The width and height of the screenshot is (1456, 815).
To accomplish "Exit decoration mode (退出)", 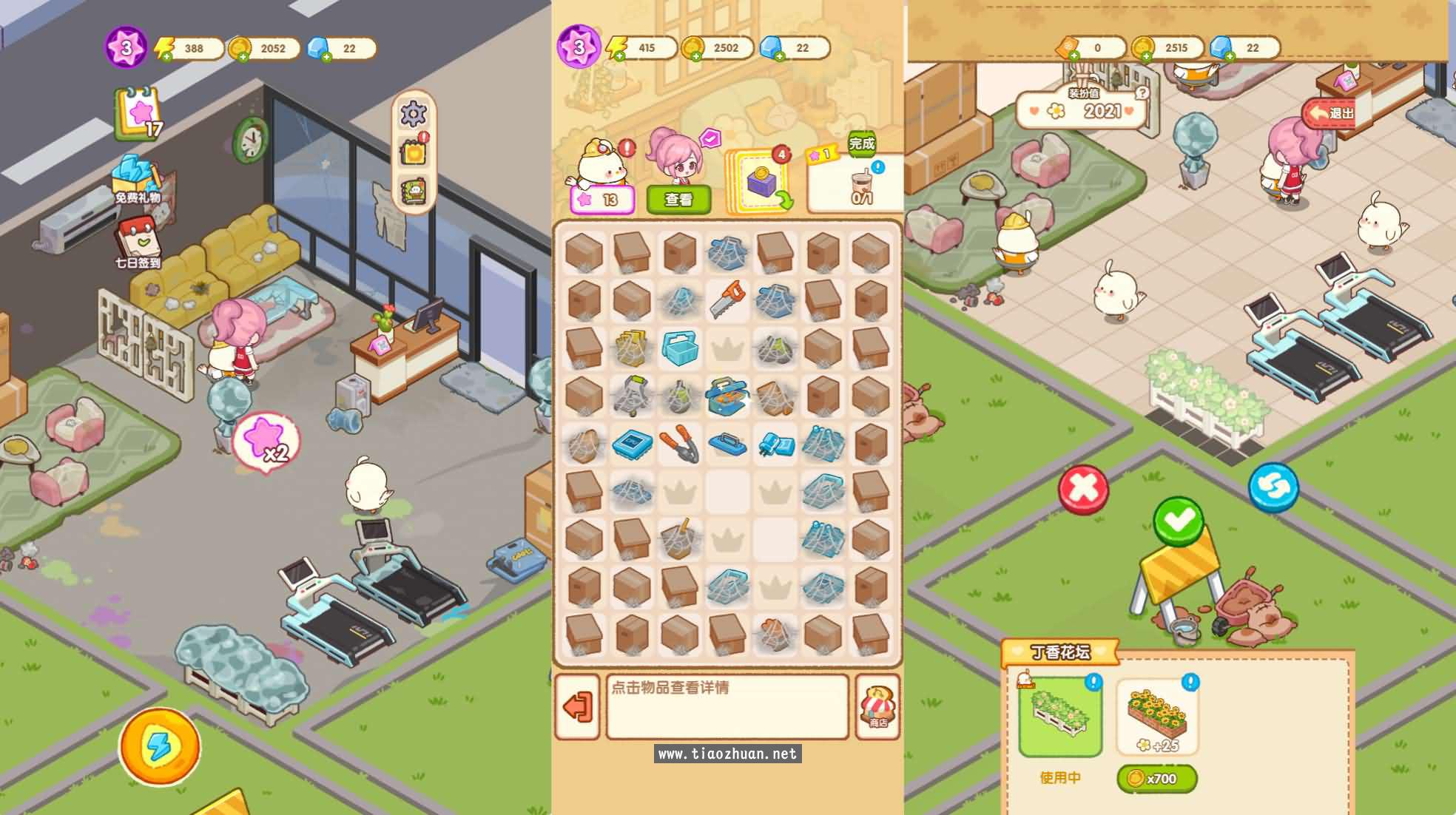I will coord(1332,113).
